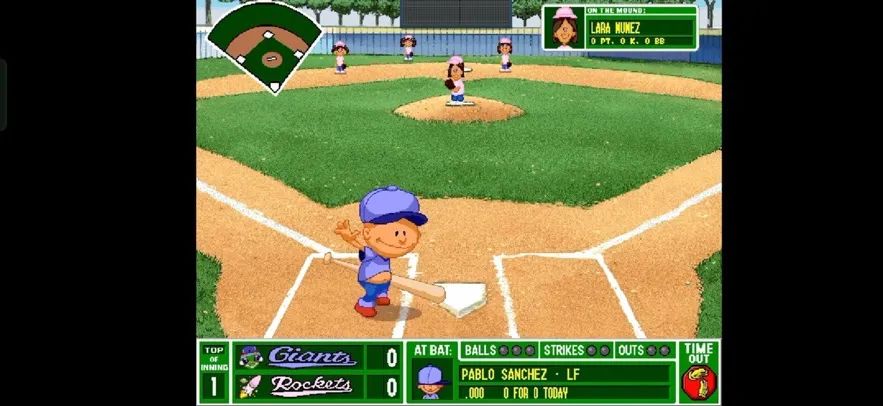This screenshot has height=406, width=883.
Task: Select Pablo Sanchez's batter portrait
Action: pos(430,381)
